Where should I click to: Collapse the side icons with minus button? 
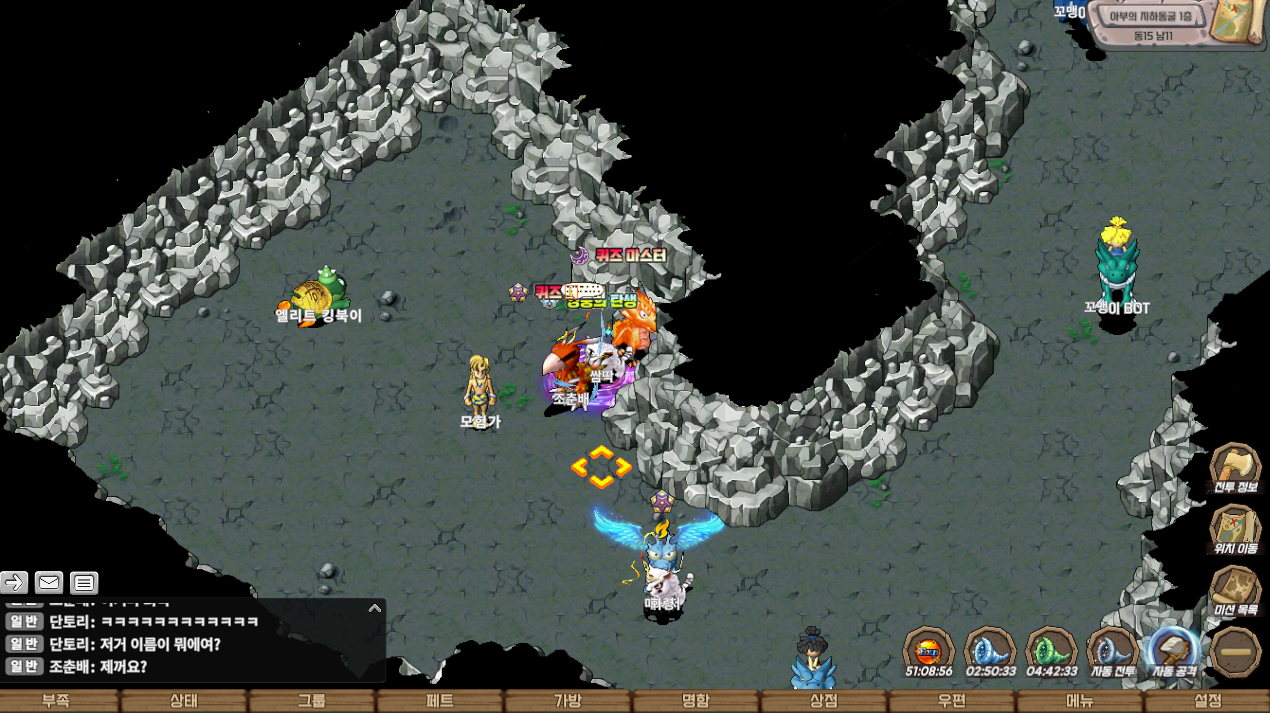[1235, 652]
